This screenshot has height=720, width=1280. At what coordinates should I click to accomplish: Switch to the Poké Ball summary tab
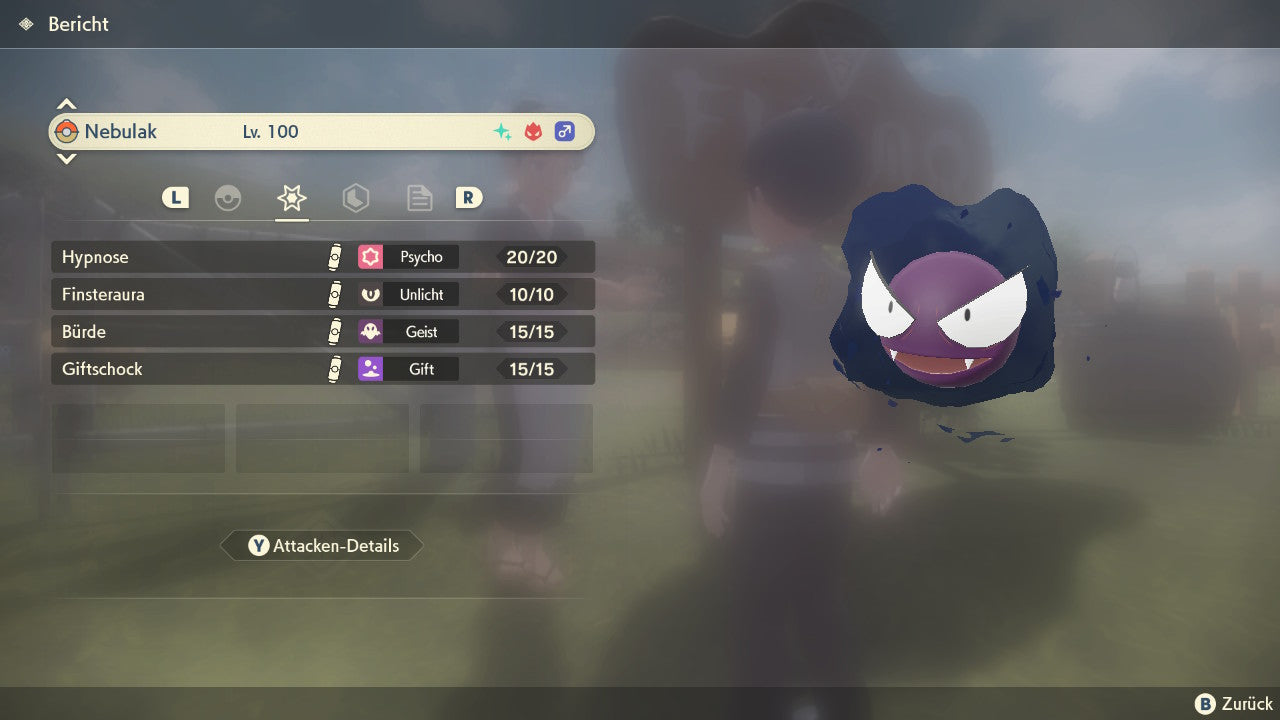[228, 198]
